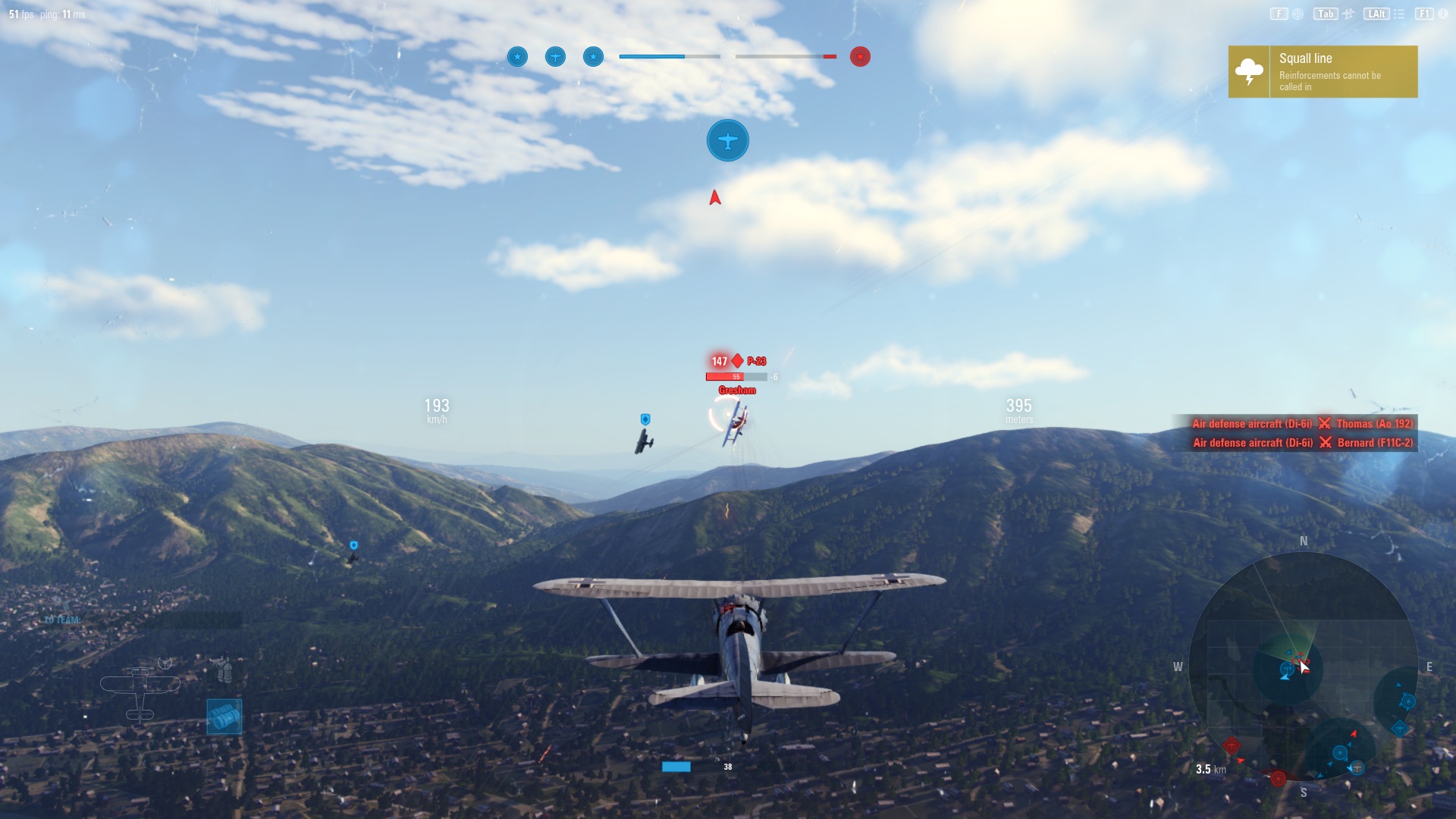Image resolution: width=1456 pixels, height=819 pixels.
Task: Select the blue binoculars equipment icon
Action: pyautogui.click(x=224, y=717)
